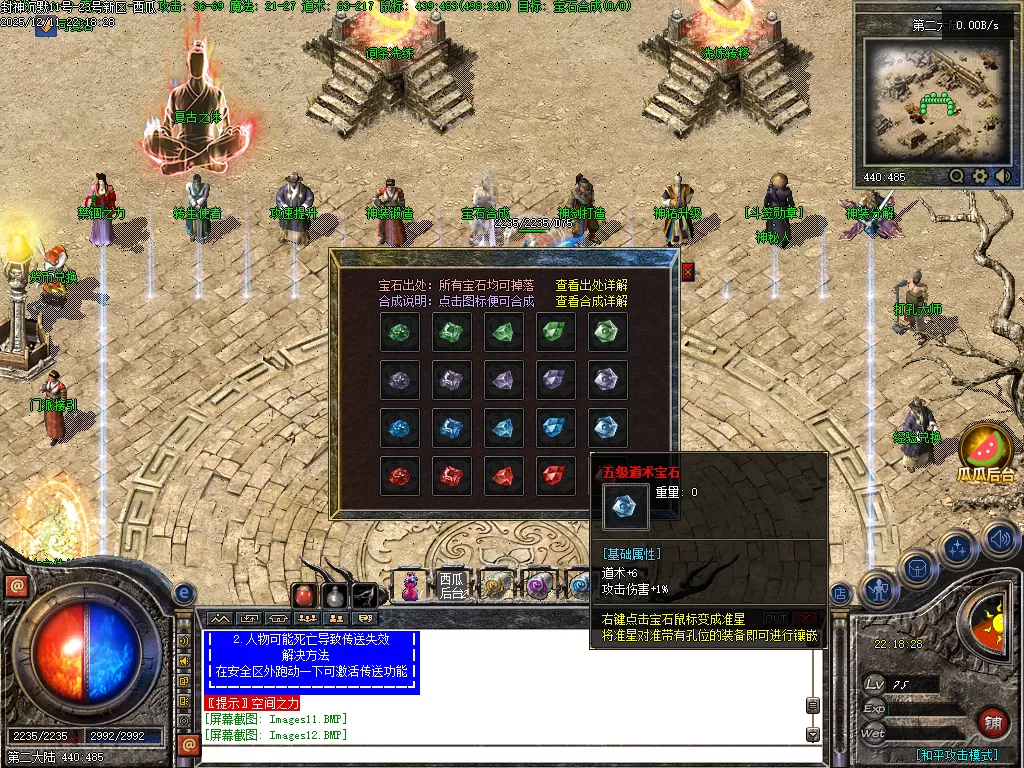This screenshot has height=768, width=1024.
Task: Click the minimap
Action: [936, 100]
